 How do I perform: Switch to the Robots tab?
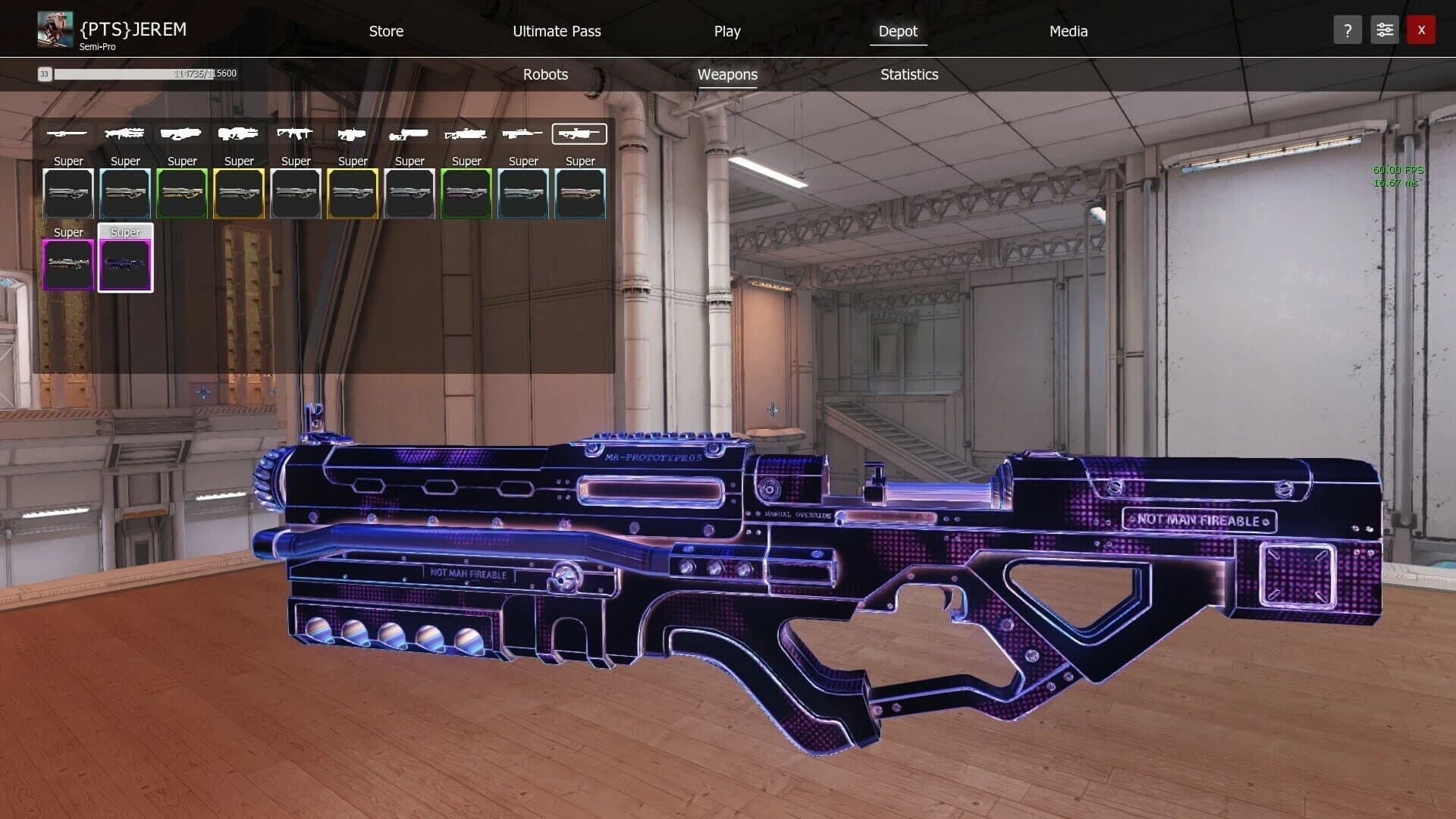[x=544, y=74]
